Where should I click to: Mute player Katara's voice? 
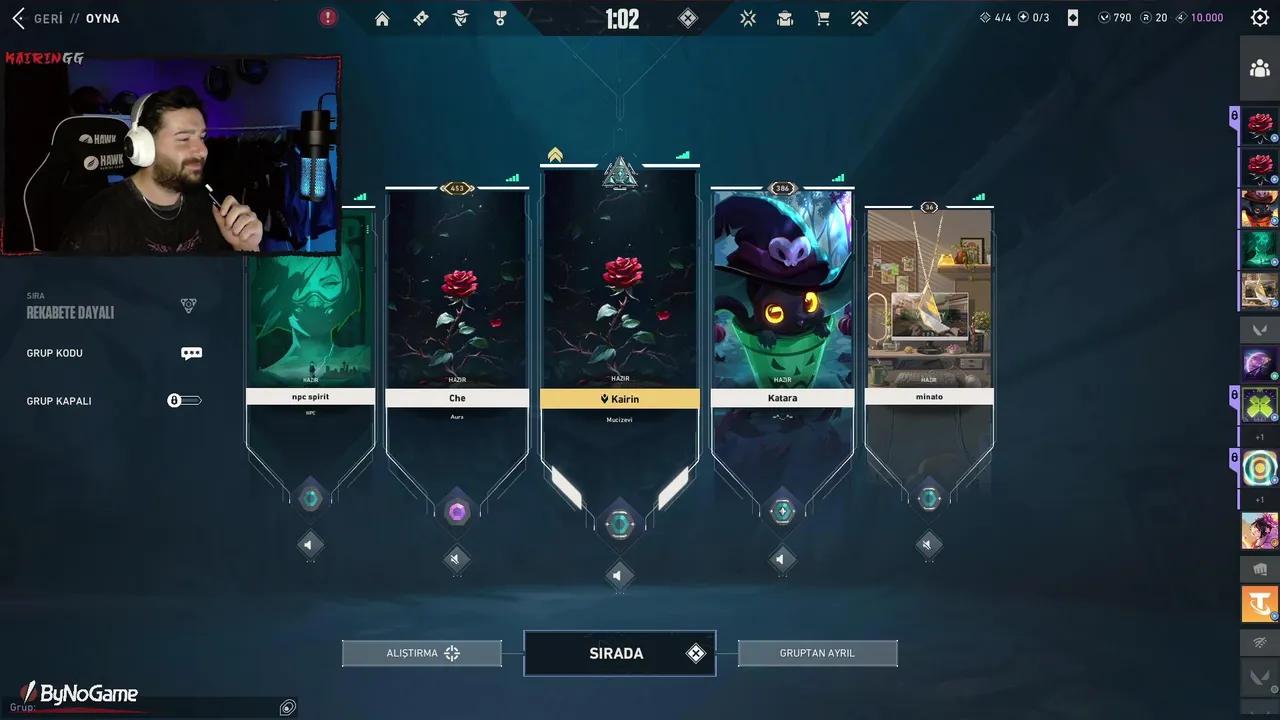click(x=782, y=560)
